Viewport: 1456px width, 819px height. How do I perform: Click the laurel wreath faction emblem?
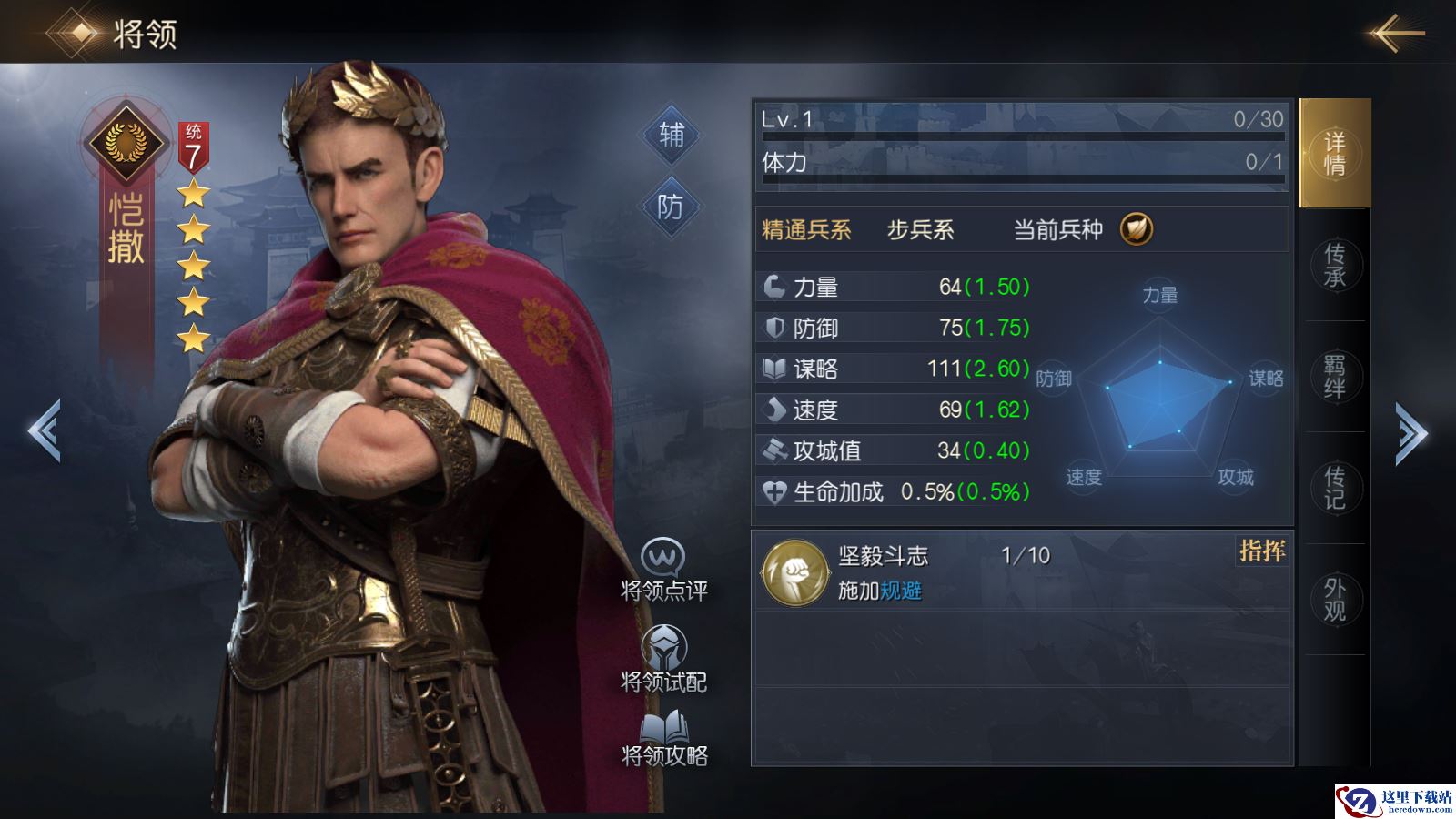click(126, 141)
